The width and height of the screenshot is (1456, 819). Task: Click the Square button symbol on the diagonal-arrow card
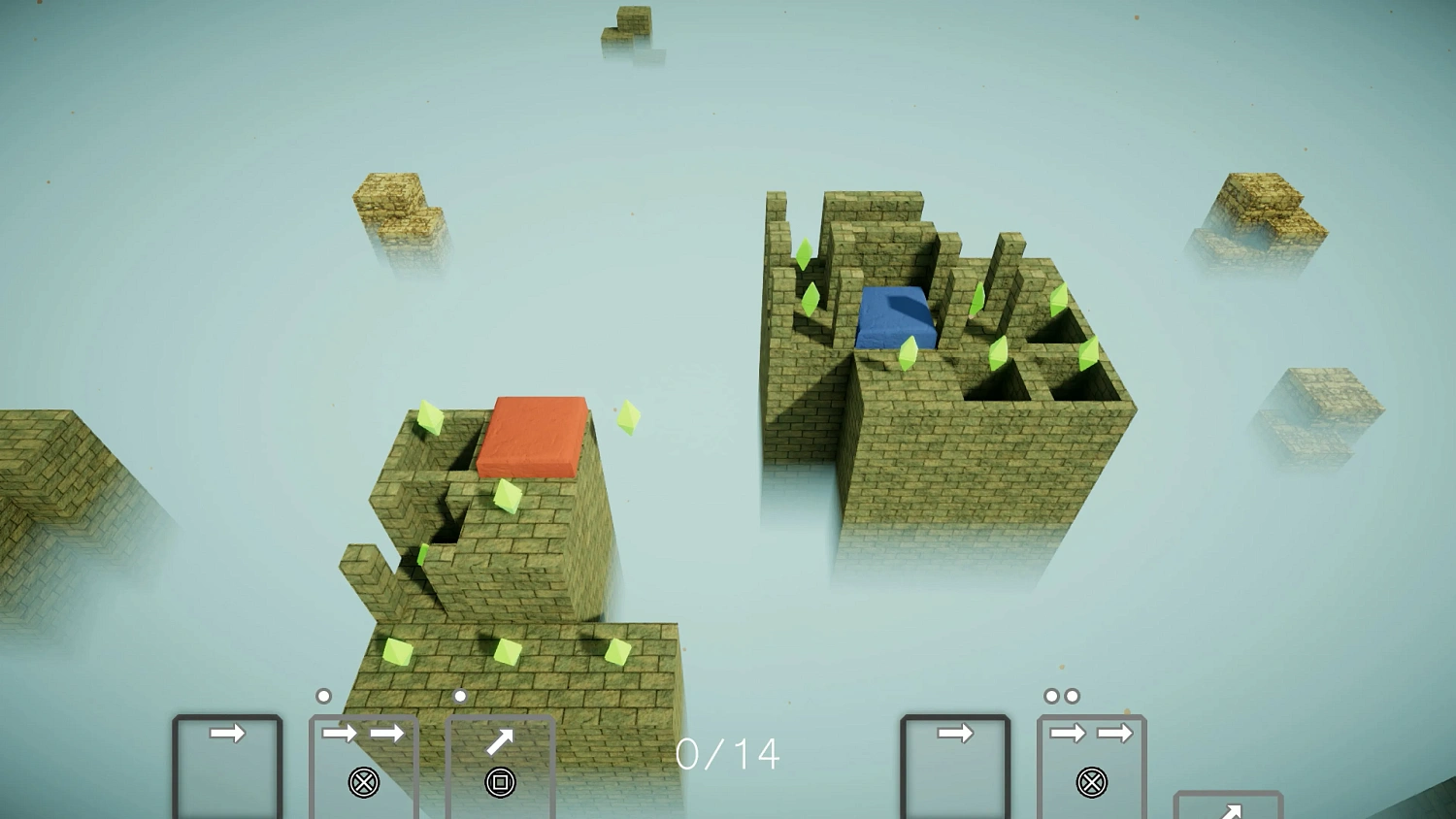(x=501, y=781)
